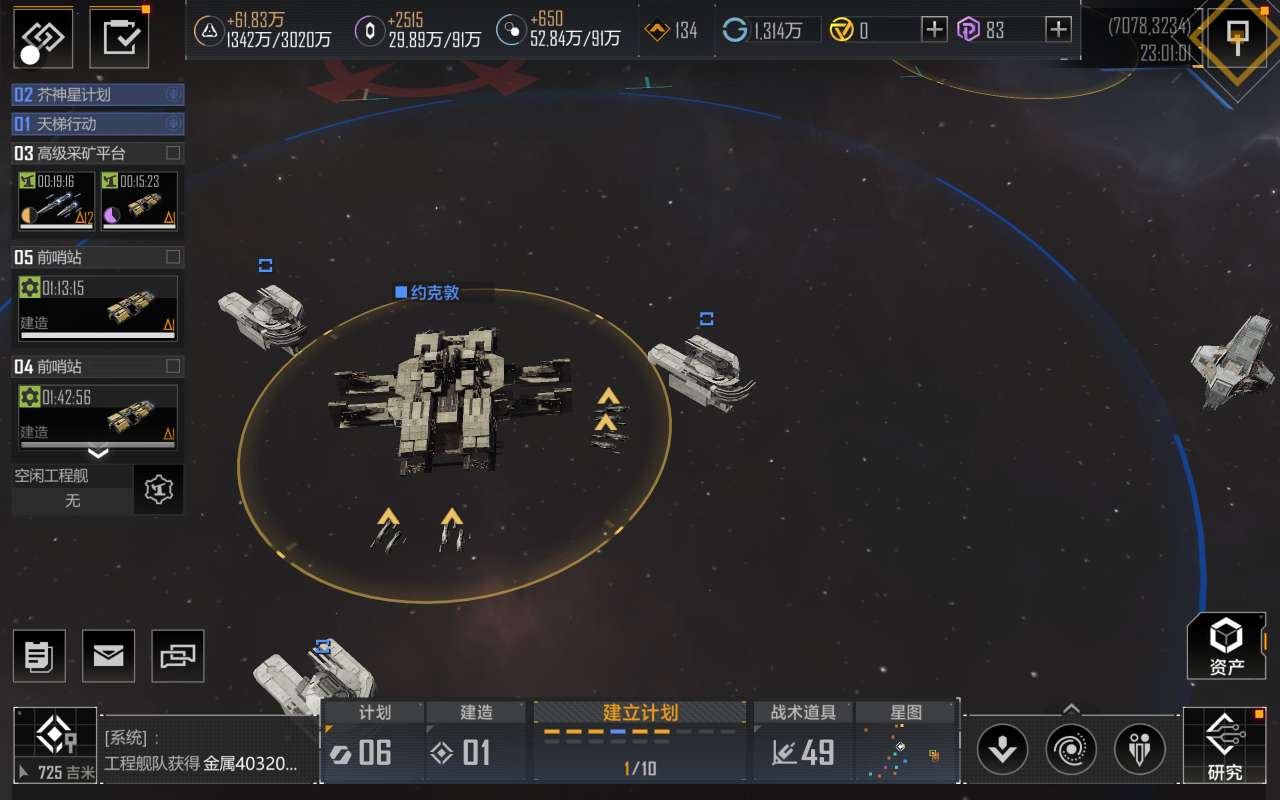Toggle the 03 高级采矿平台 checkbox
The width and height of the screenshot is (1280, 800).
pos(173,153)
